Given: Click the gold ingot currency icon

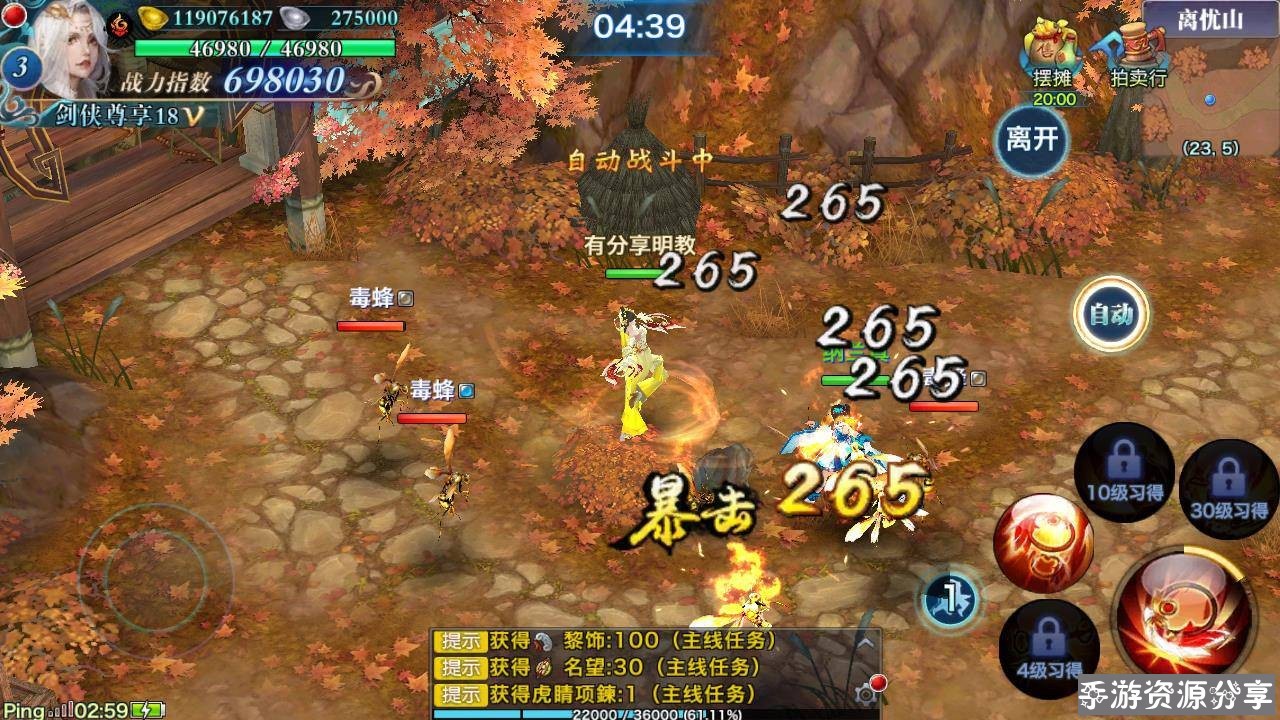Looking at the screenshot, I should point(152,17).
